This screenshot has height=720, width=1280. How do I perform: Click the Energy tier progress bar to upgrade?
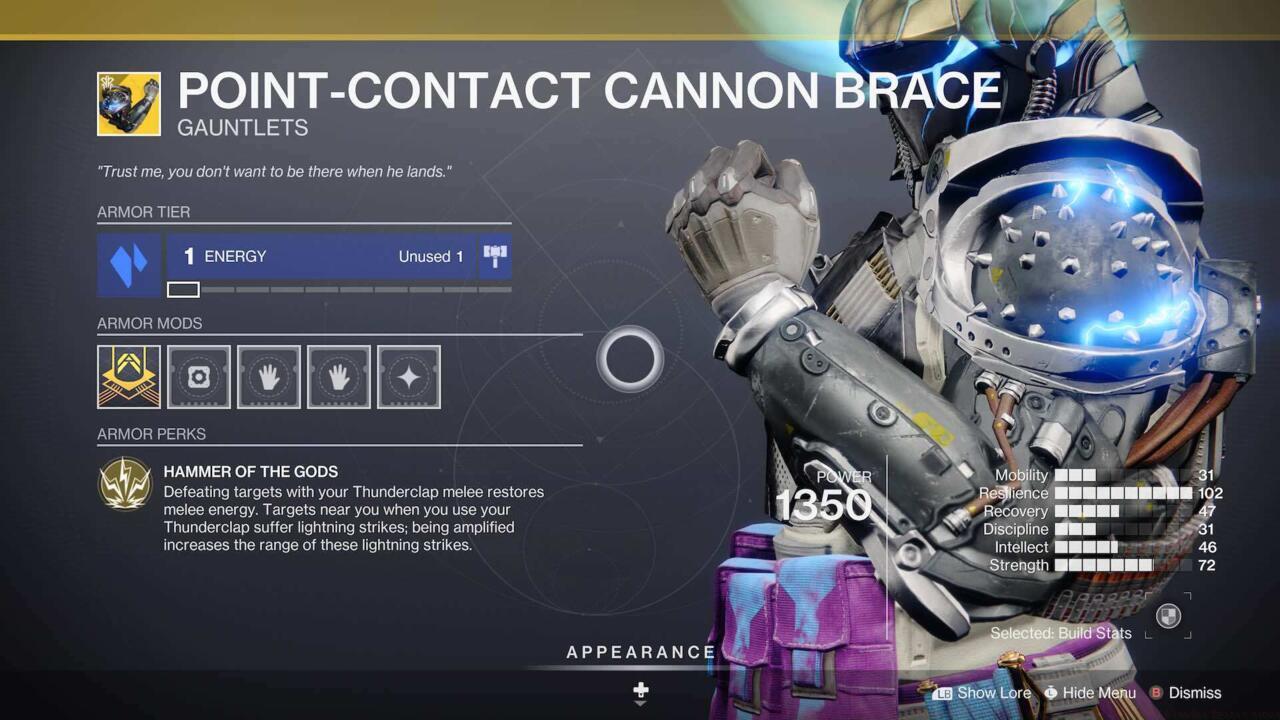click(x=340, y=289)
